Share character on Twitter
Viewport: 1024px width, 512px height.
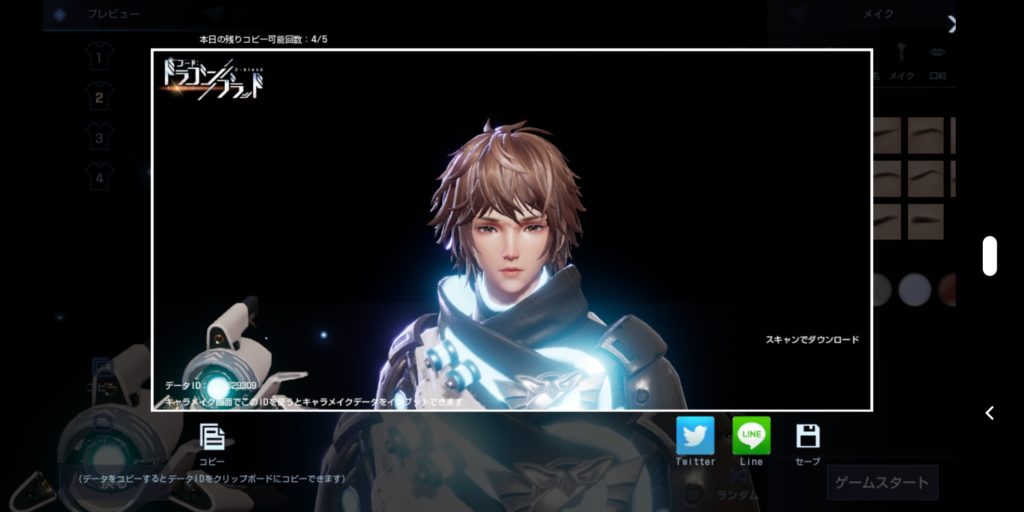(x=695, y=436)
